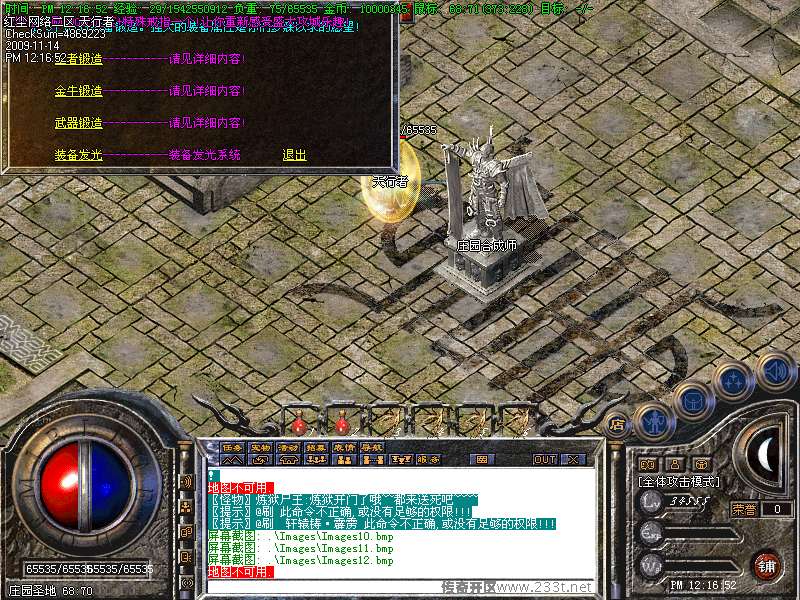800x600 pixels.
Task: Open the red 铺 stall button
Action: [x=767, y=565]
